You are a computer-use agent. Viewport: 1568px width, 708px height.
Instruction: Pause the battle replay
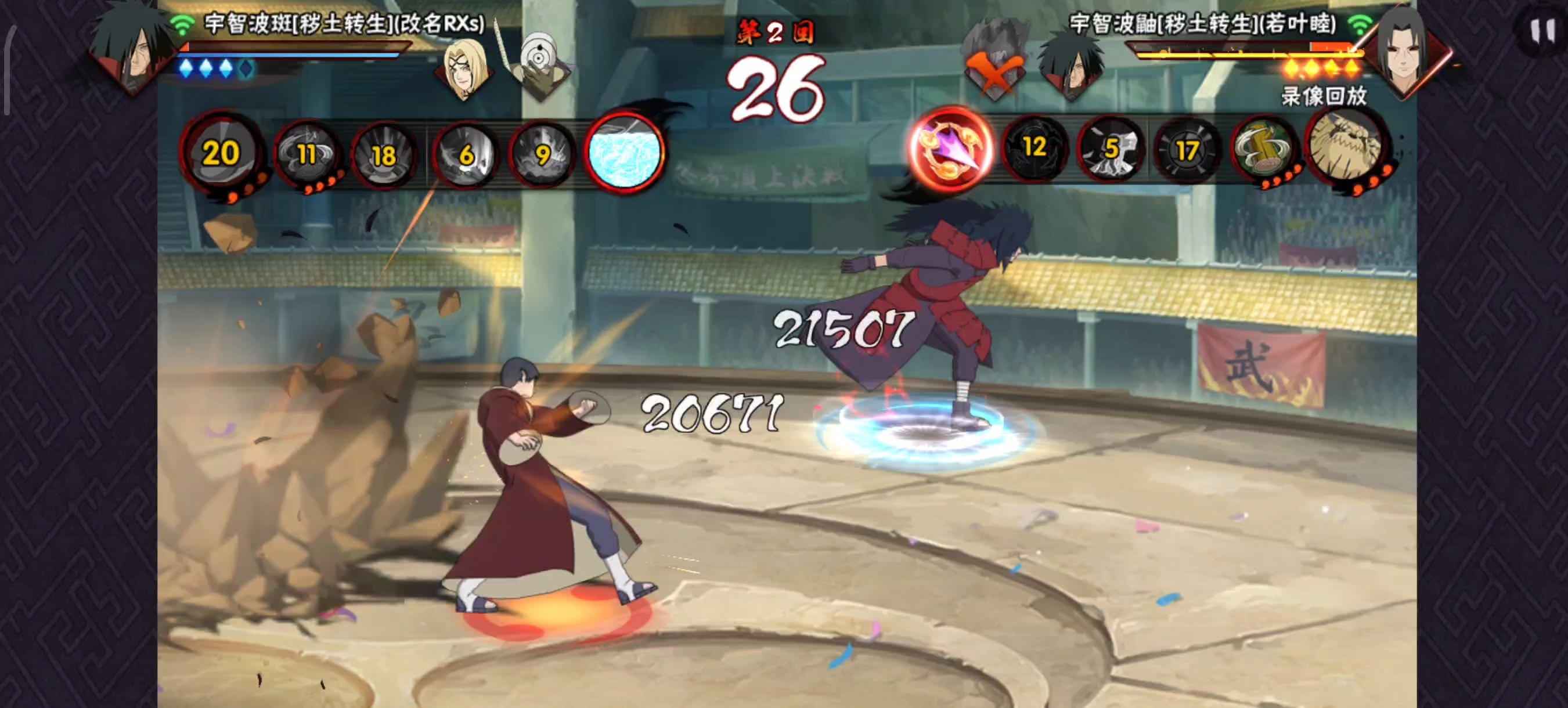[x=1541, y=30]
